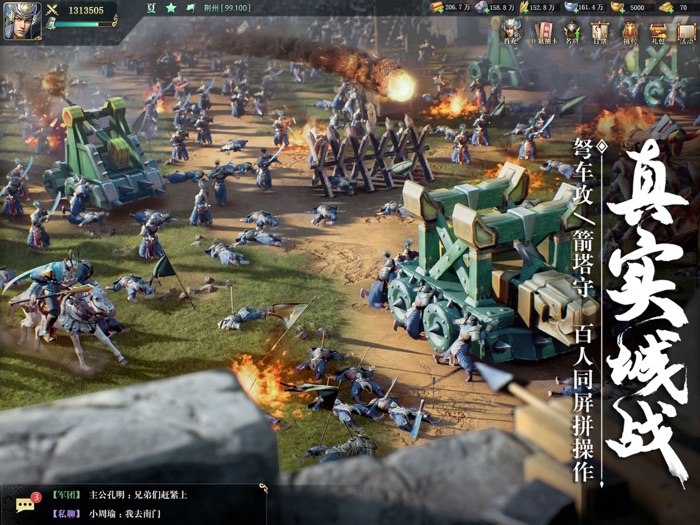Click the star favorites icon
This screenshot has height=525, width=700.
171,8
